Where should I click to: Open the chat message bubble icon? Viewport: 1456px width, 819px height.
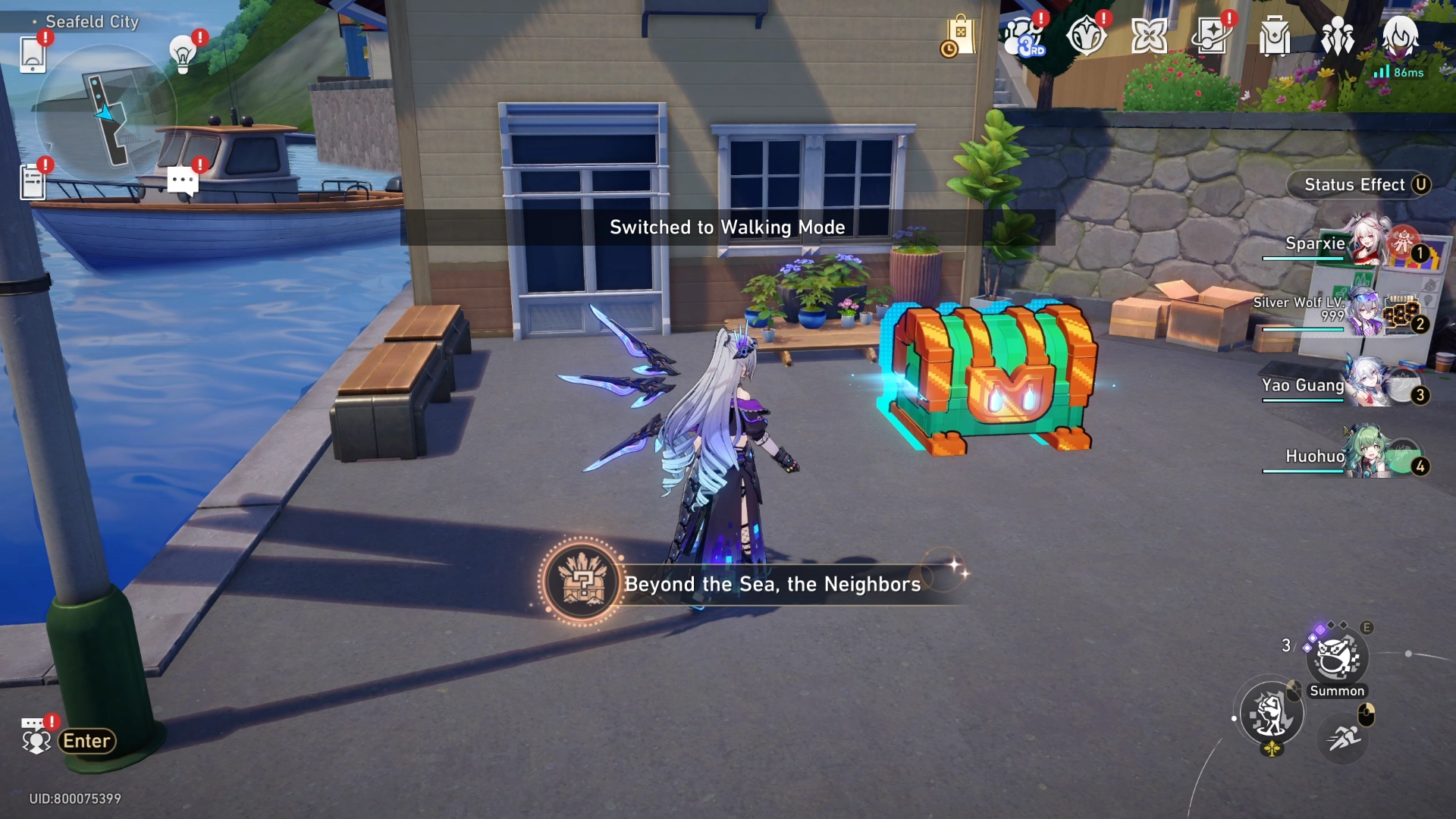pos(182,180)
